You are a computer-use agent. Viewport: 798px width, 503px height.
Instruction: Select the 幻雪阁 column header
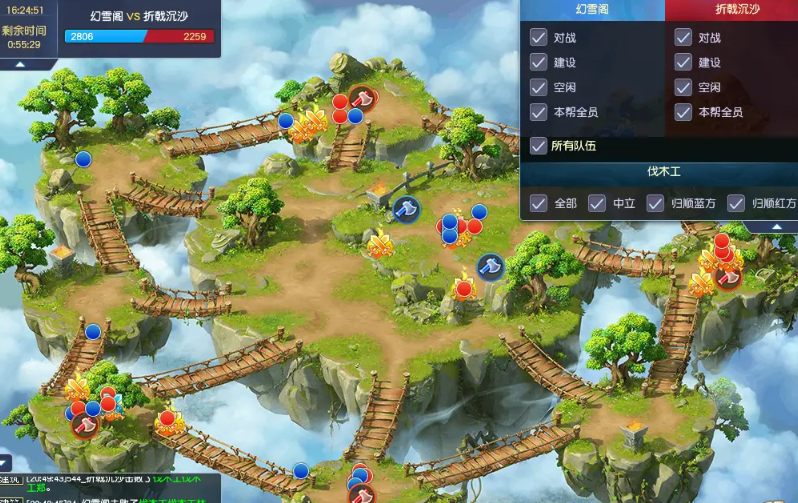(592, 9)
